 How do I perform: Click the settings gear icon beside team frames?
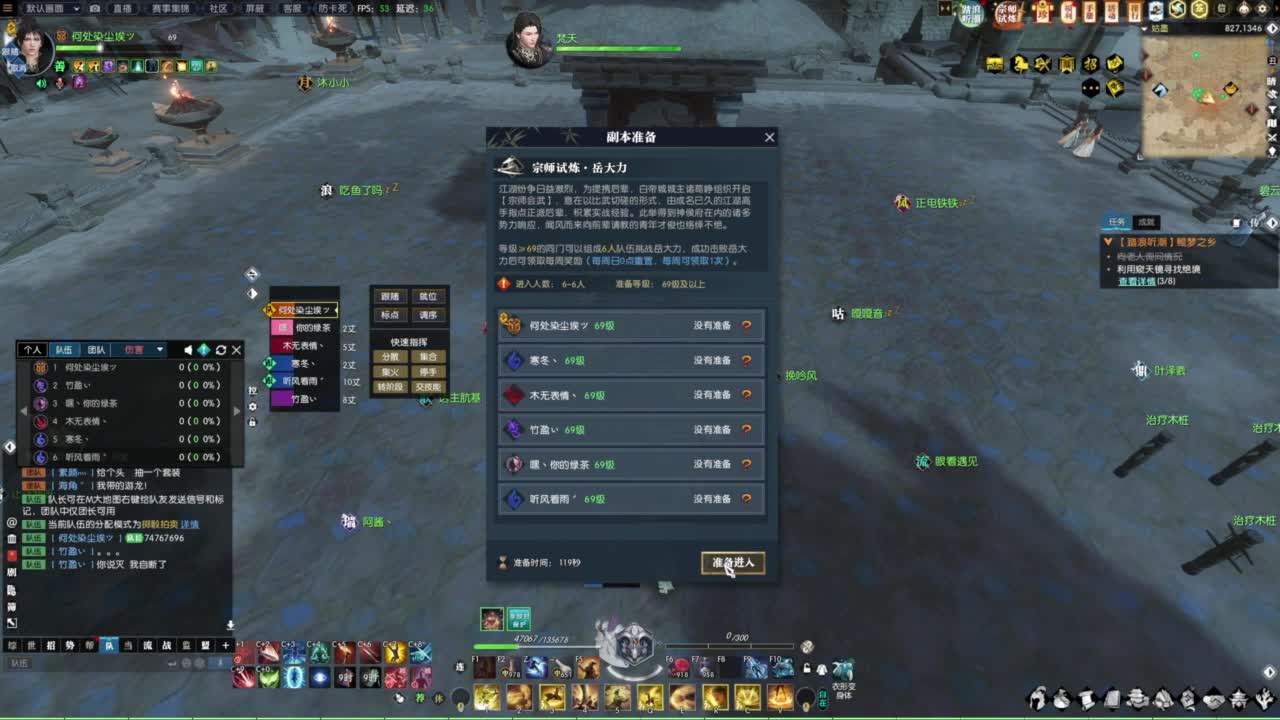251,406
